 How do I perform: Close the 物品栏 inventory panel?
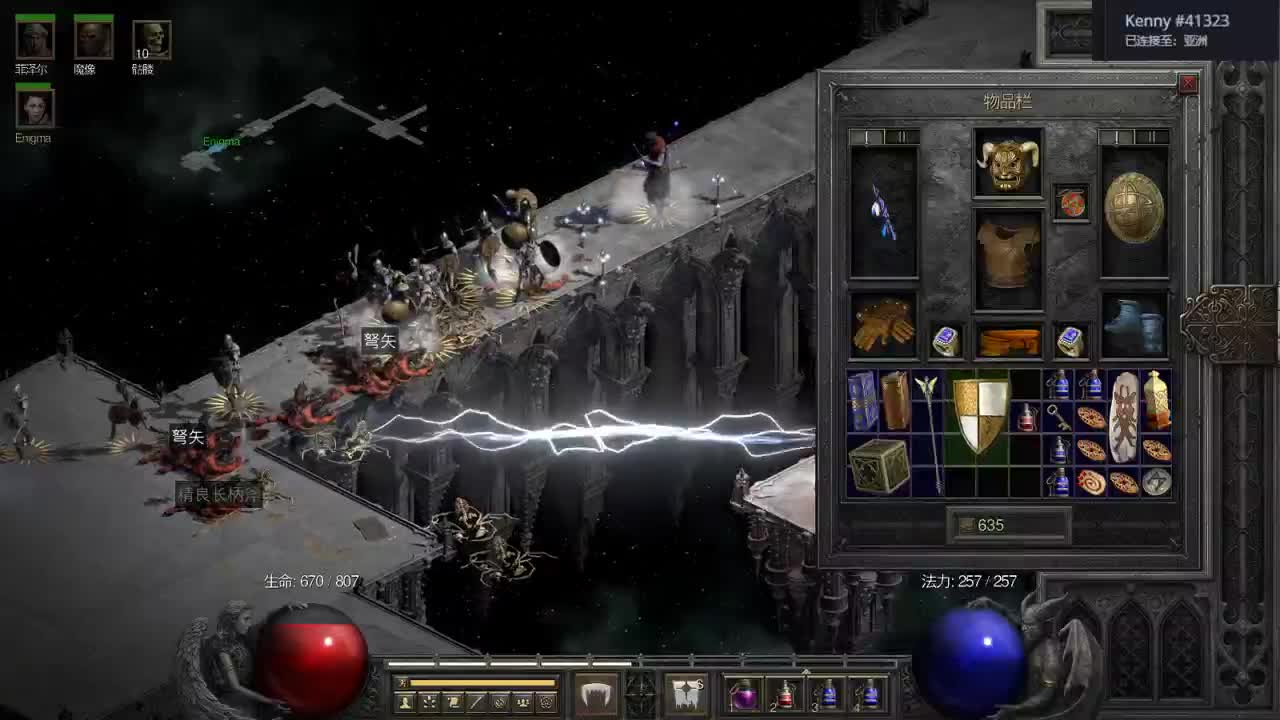(x=1188, y=83)
